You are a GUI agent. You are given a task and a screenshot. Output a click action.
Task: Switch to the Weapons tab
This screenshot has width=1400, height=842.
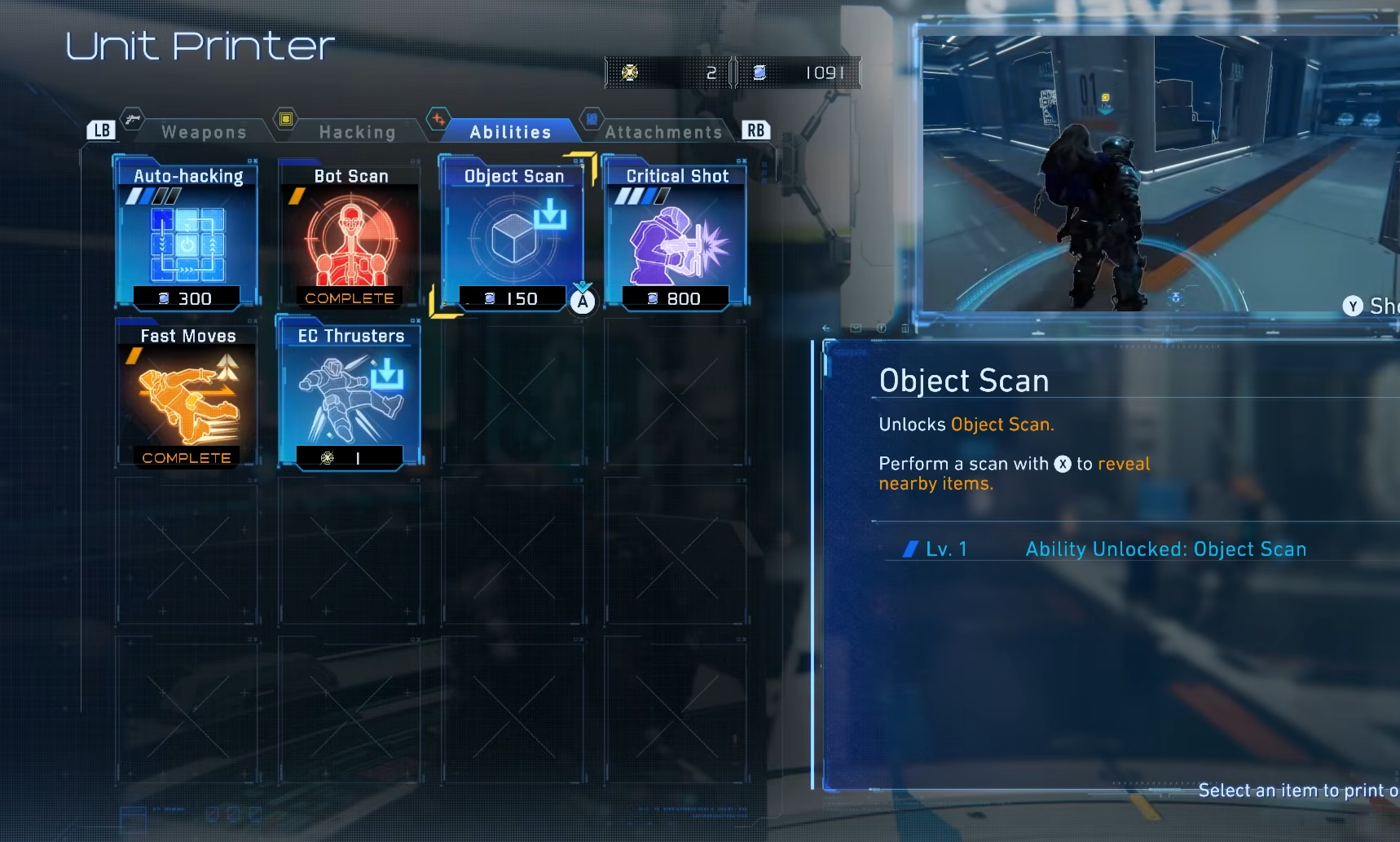203,131
